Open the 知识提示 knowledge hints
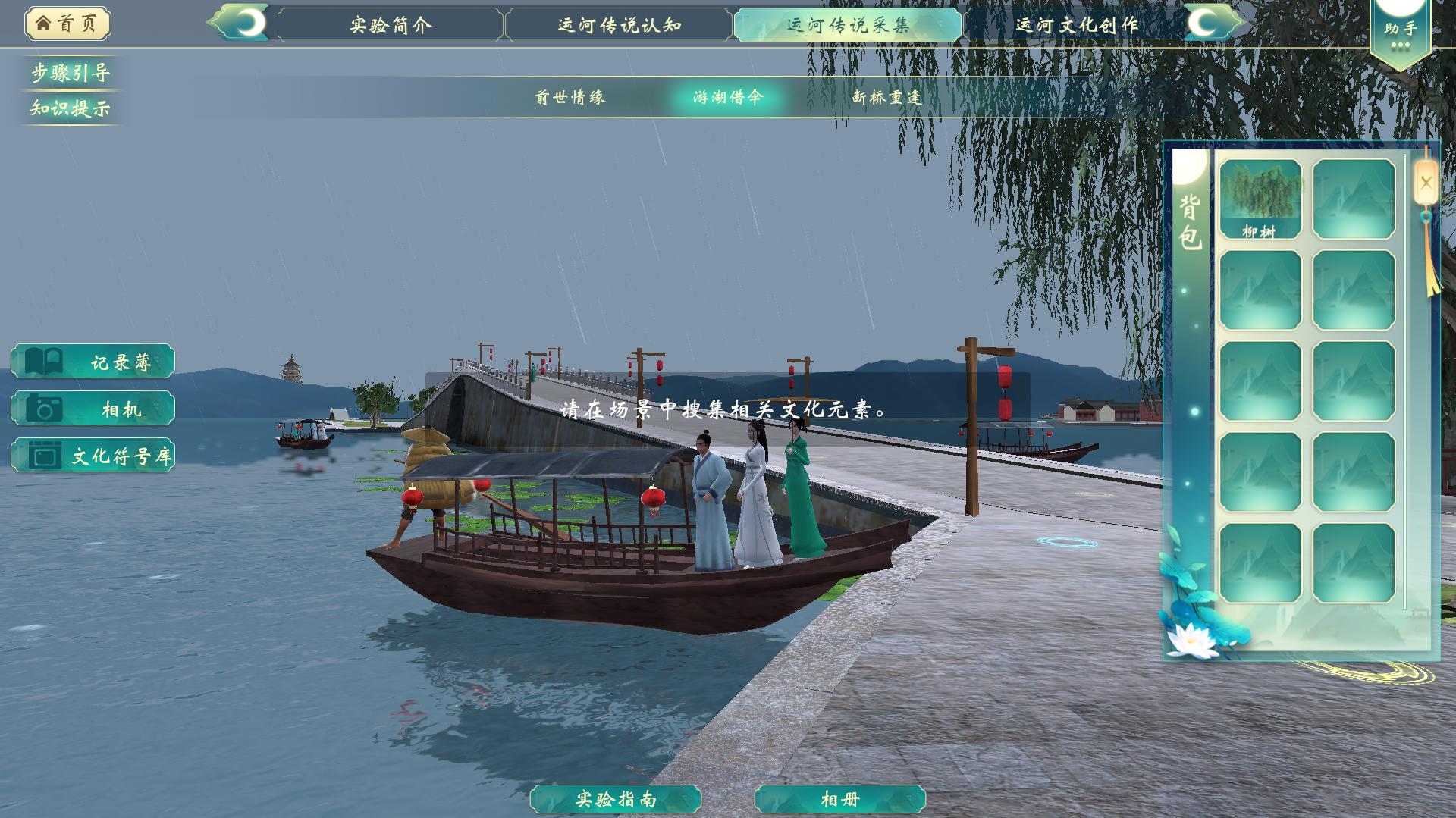The height and width of the screenshot is (818, 1456). click(x=70, y=109)
